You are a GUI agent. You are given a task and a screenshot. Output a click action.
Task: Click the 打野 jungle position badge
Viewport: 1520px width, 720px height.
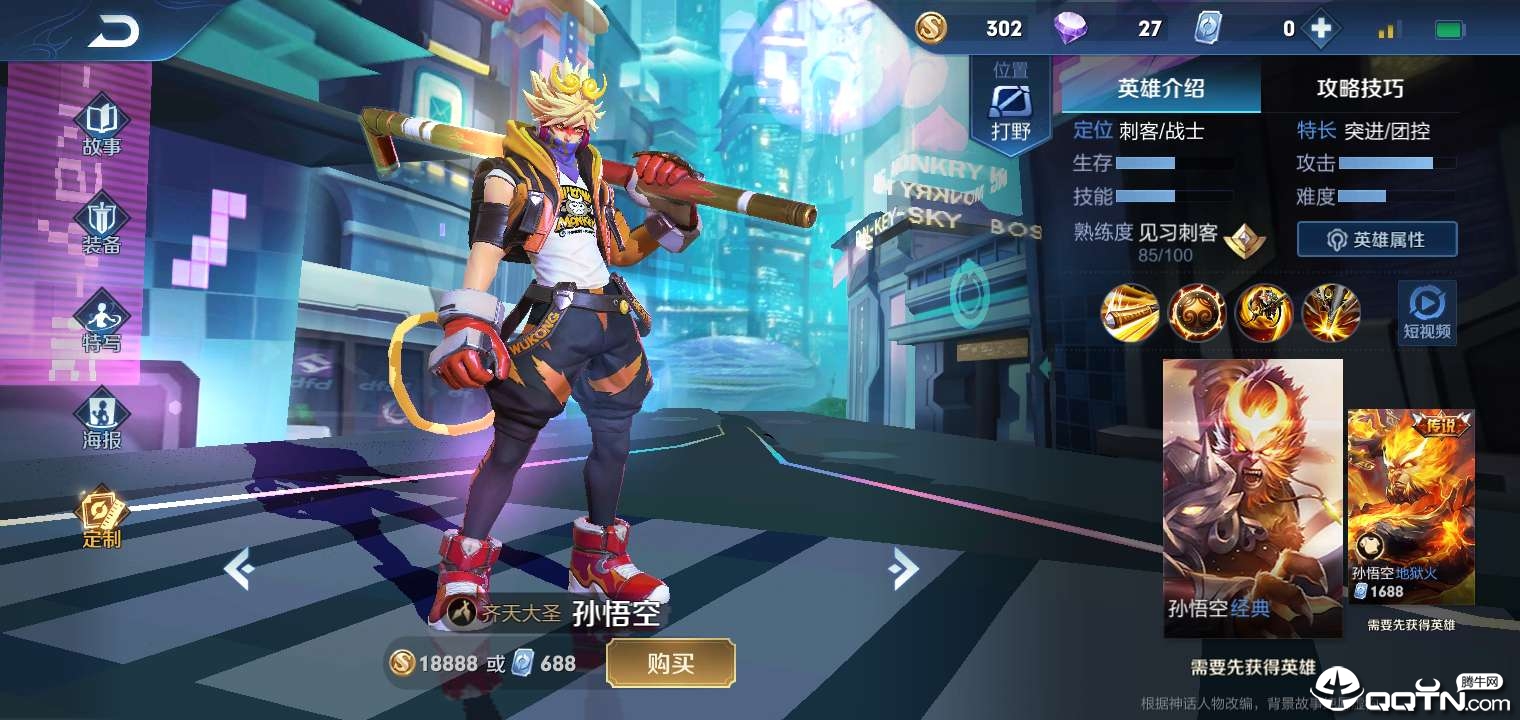tap(1010, 111)
